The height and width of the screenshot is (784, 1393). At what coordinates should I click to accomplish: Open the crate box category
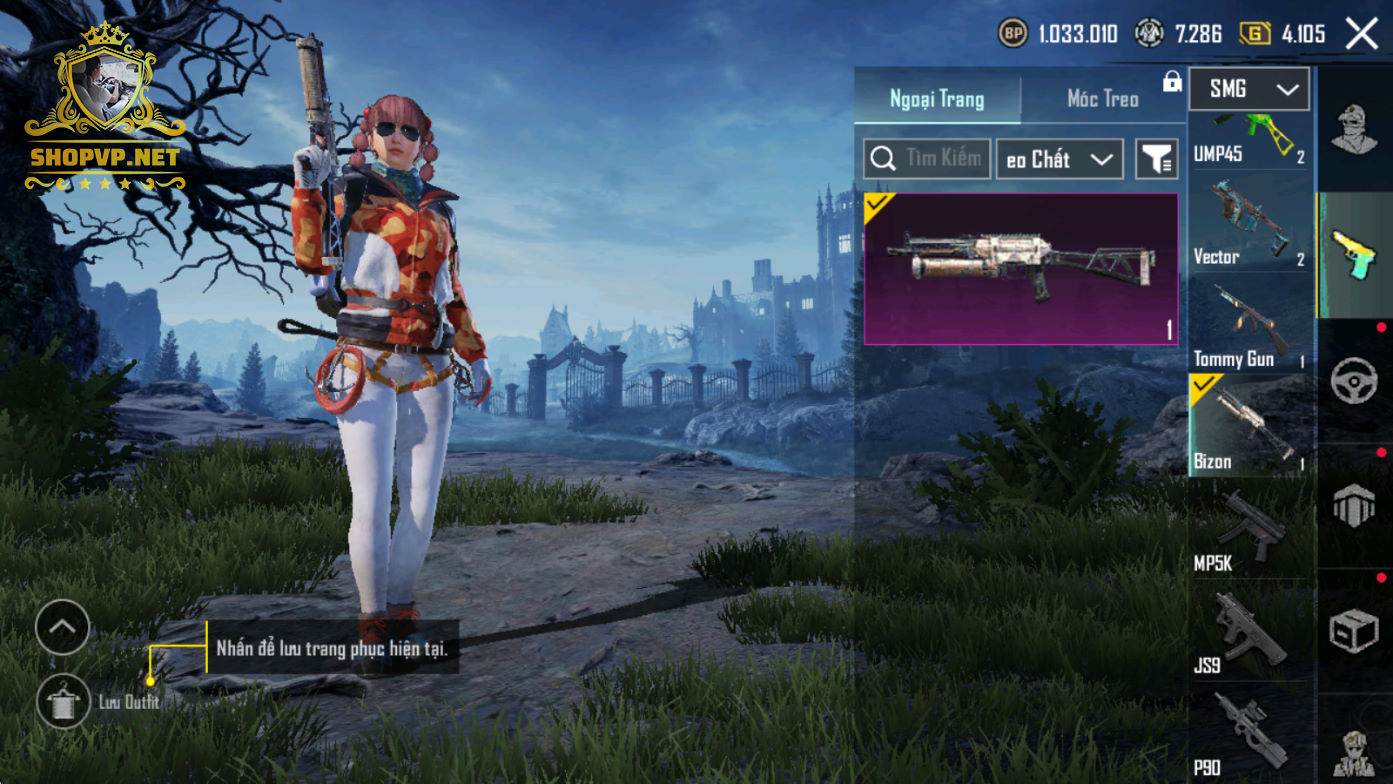coord(1355,632)
